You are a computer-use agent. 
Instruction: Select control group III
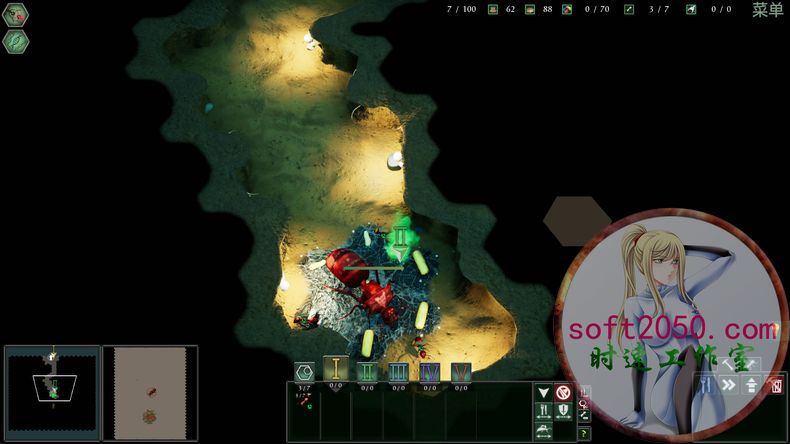point(398,373)
